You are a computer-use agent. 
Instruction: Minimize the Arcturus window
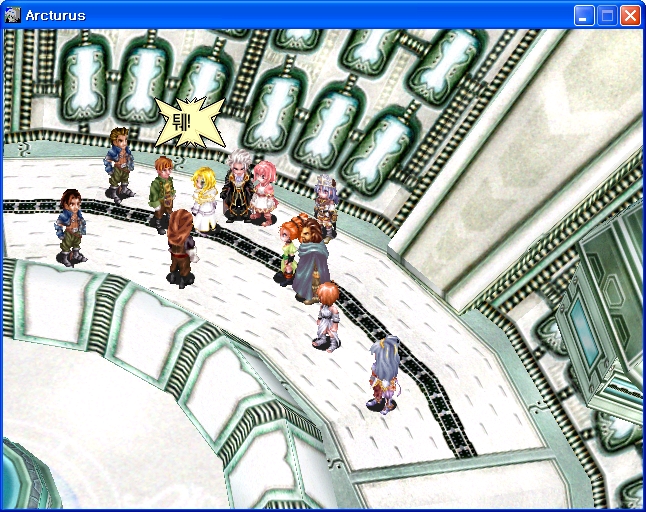[x=584, y=15]
